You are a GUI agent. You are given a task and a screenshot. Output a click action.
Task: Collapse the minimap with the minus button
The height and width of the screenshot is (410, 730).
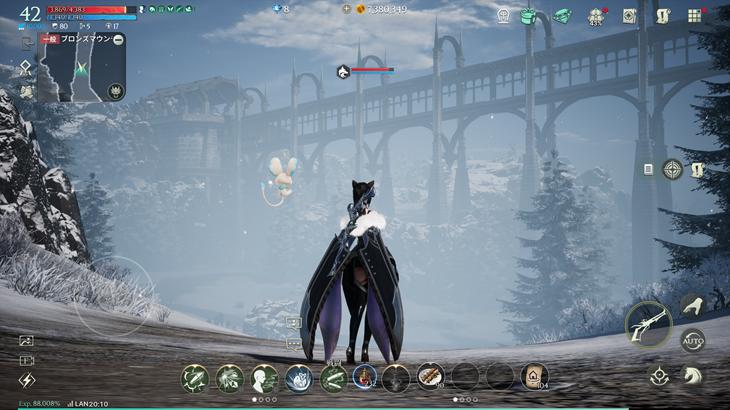[x=118, y=39]
